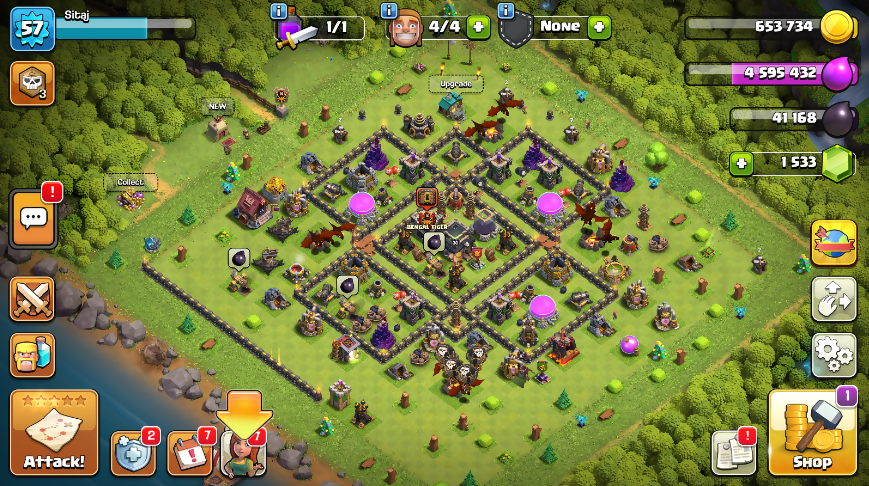869x486 pixels.
Task: Click the blue shield icon with plus
Action: [132, 453]
